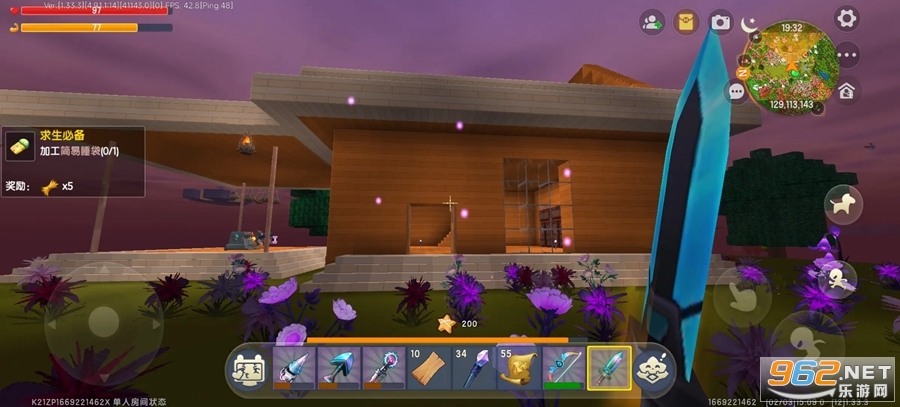This screenshot has width=900, height=407.
Task: Tap the house home button
Action: coord(846,91)
